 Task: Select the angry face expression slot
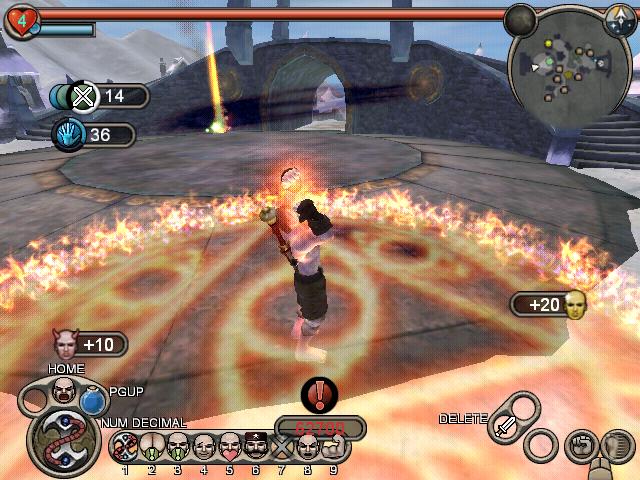click(x=64, y=389)
